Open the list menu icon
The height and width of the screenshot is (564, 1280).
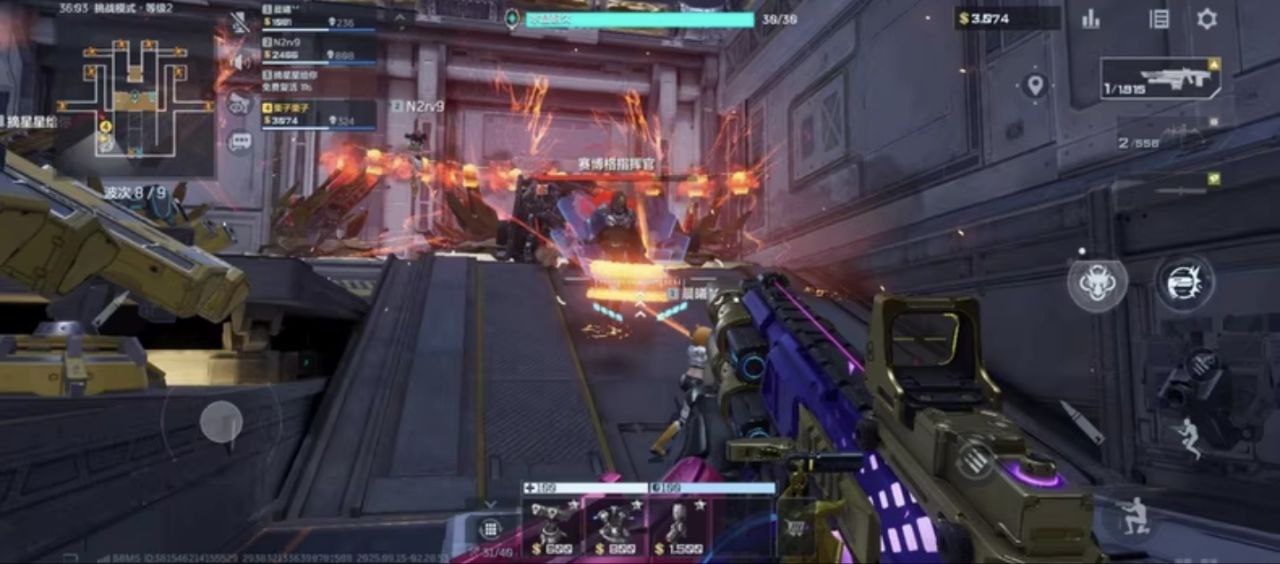[1159, 19]
